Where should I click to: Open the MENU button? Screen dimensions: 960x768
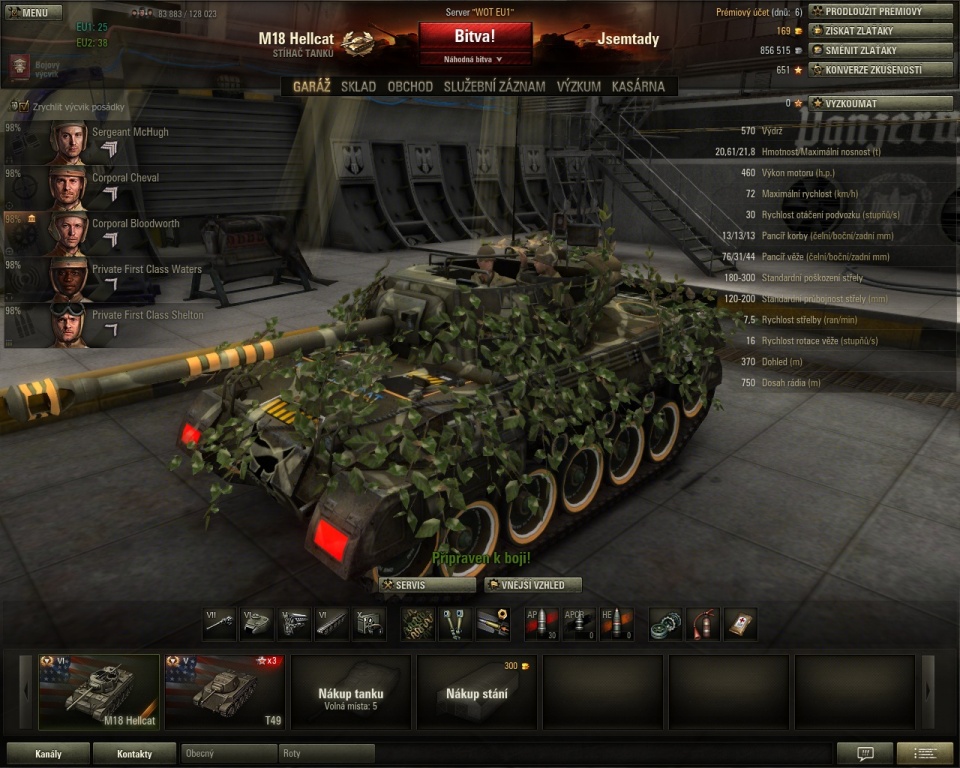click(x=35, y=13)
